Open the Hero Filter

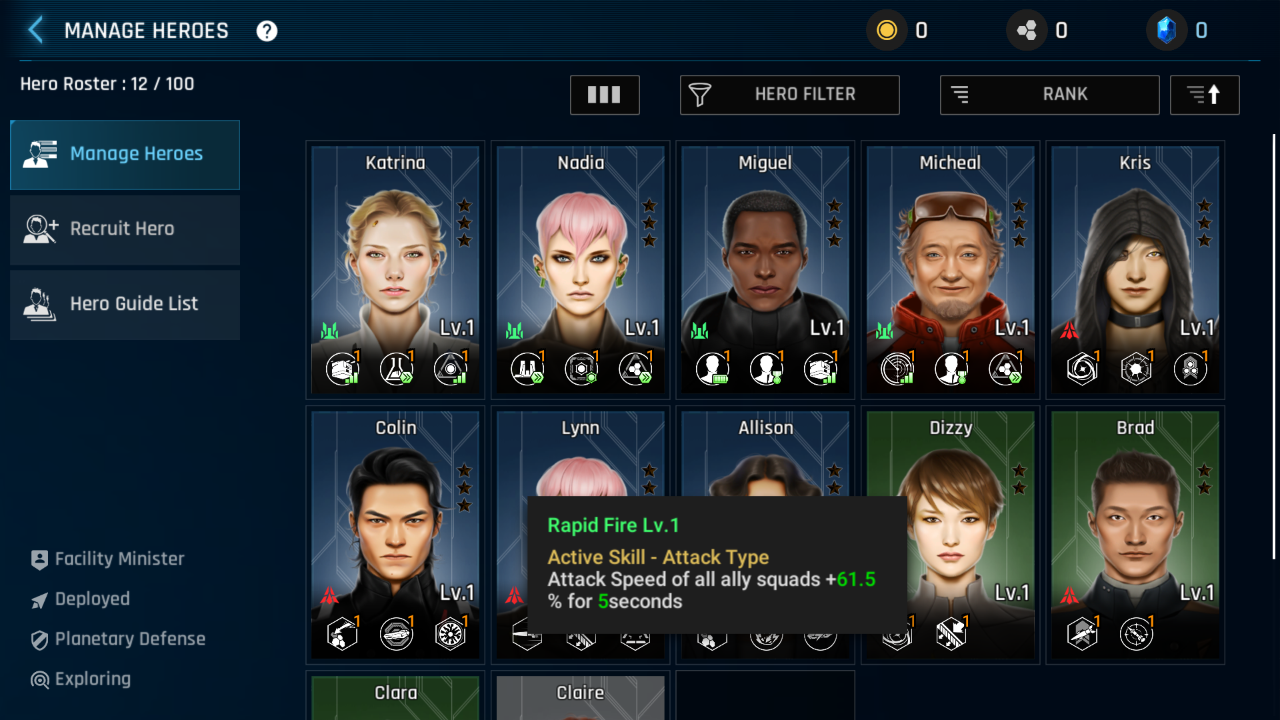[790, 95]
